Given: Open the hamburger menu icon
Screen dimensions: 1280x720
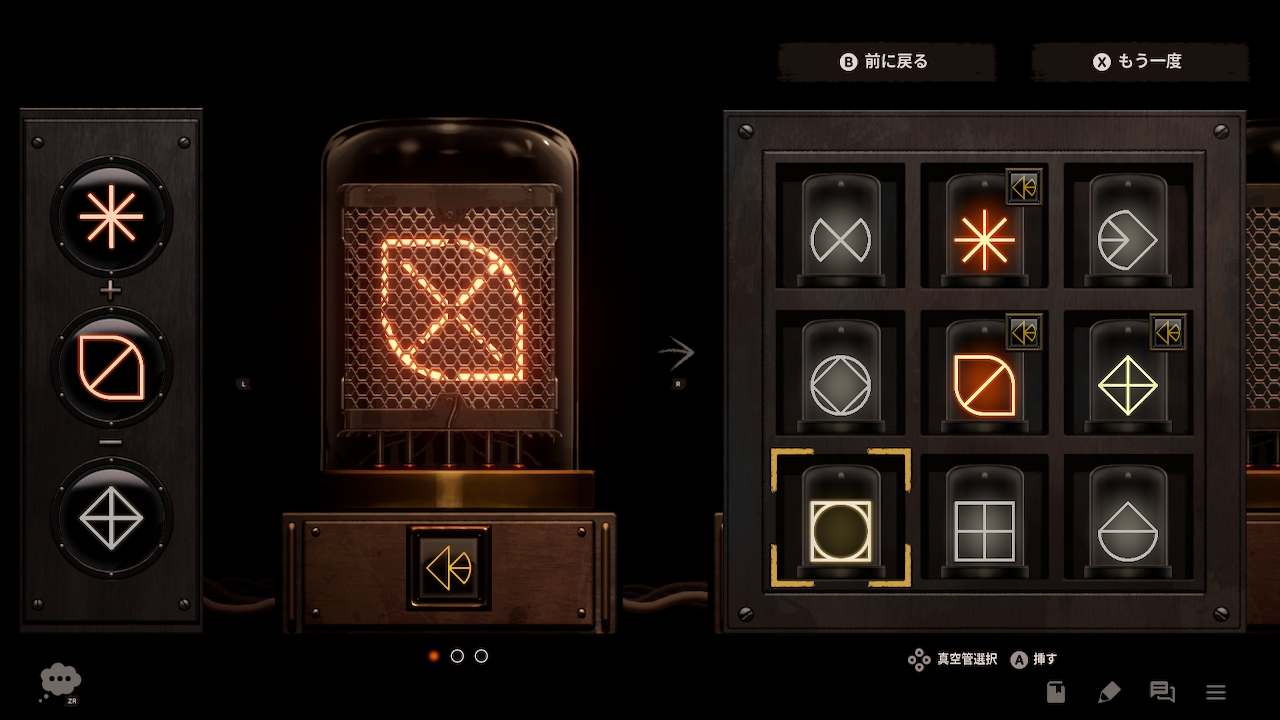Looking at the screenshot, I should [1216, 692].
